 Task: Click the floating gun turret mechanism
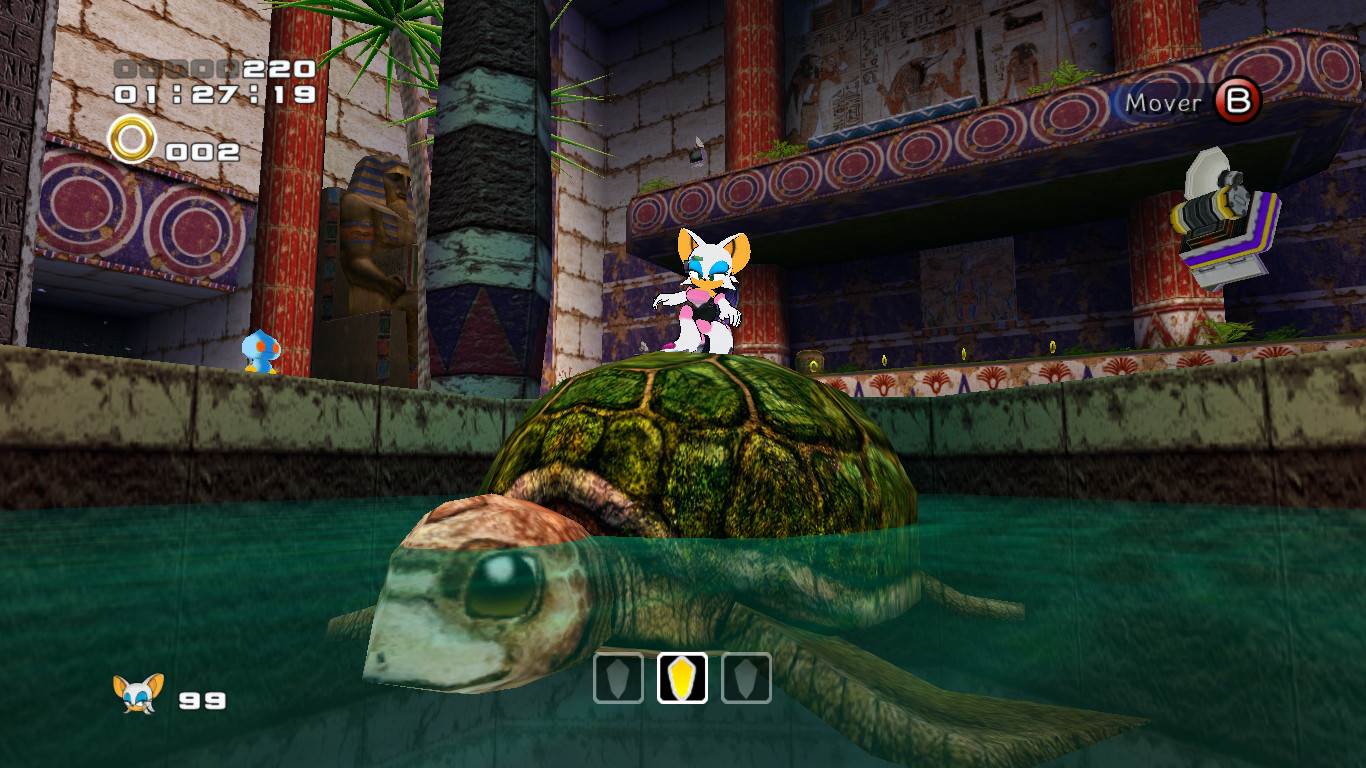pos(1215,205)
